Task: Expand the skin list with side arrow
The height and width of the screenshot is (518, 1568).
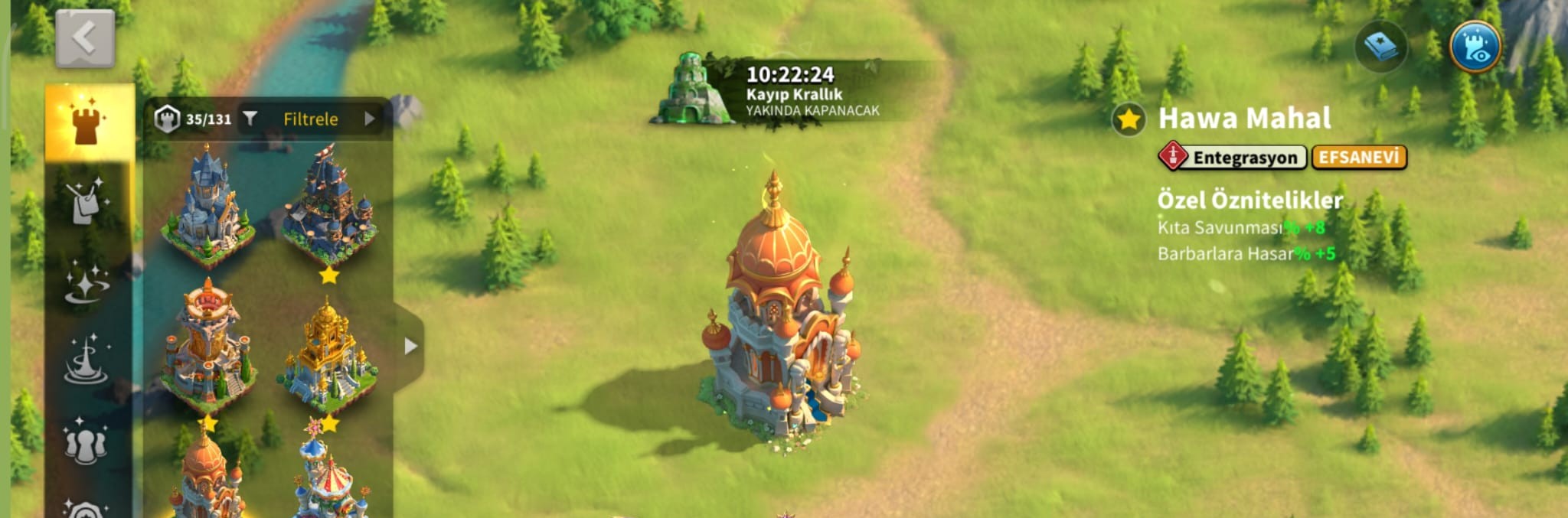Action: pyautogui.click(x=410, y=346)
